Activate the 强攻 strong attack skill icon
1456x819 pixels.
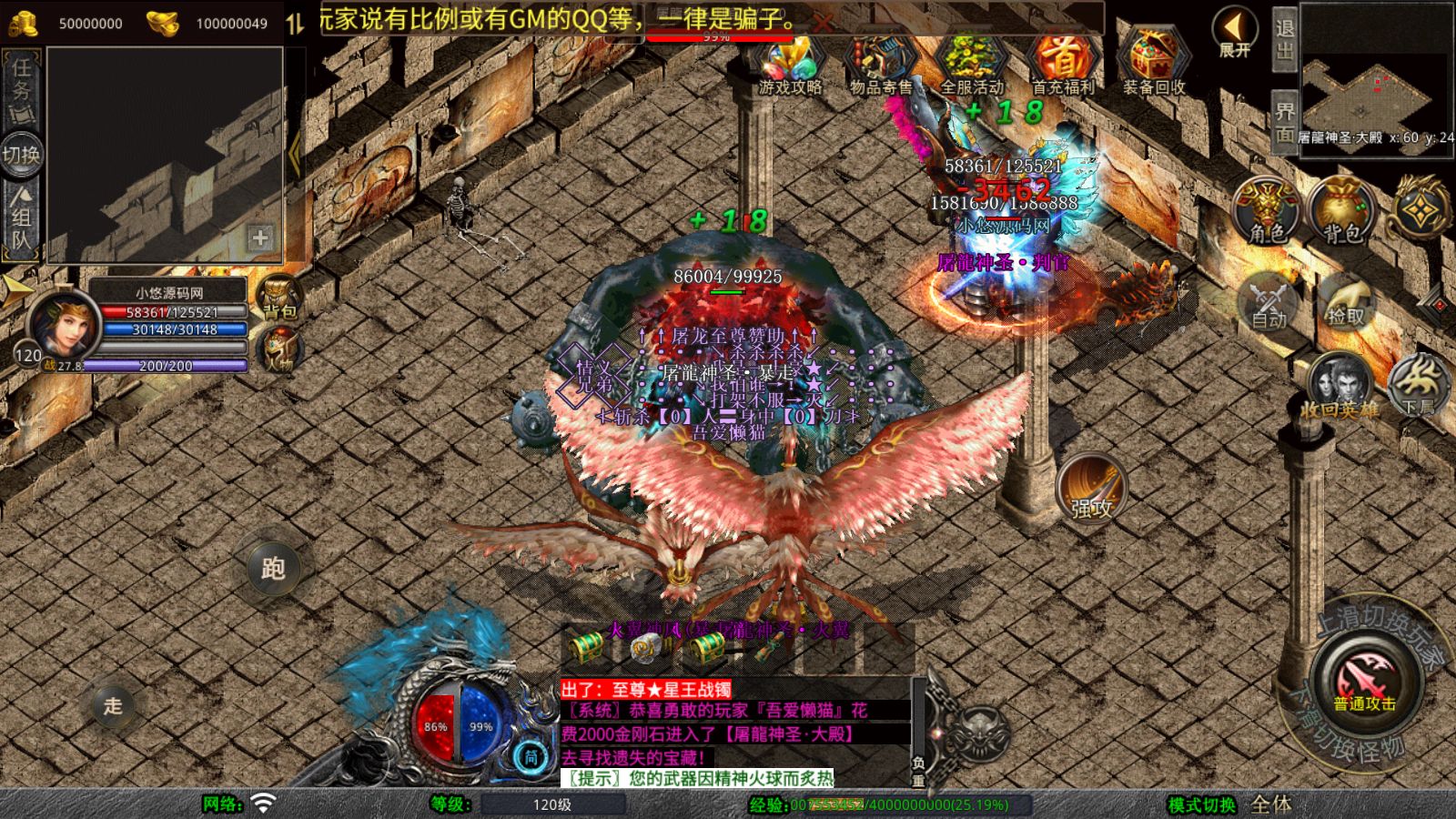tap(1091, 489)
